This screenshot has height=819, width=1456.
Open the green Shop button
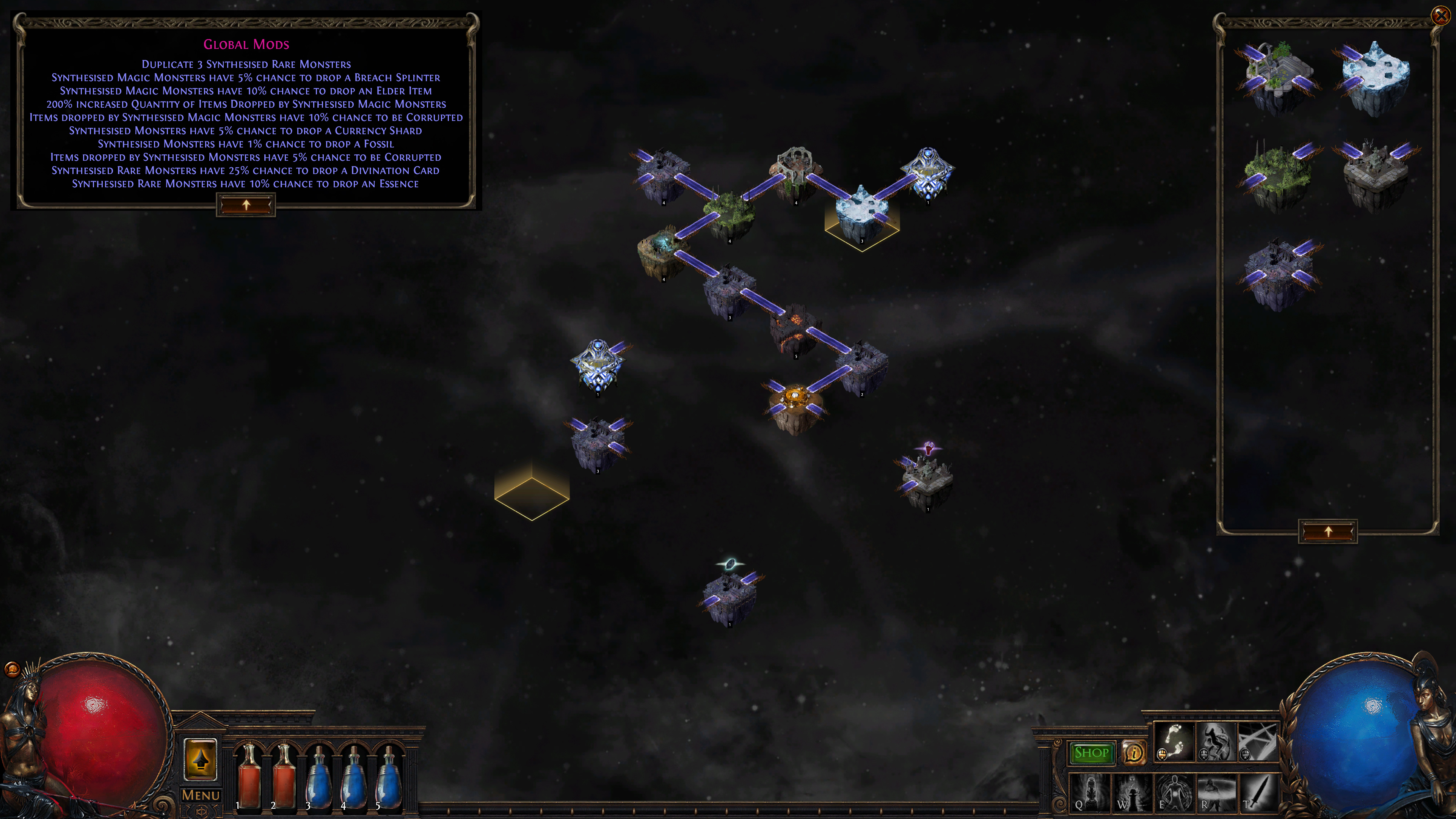click(1091, 753)
